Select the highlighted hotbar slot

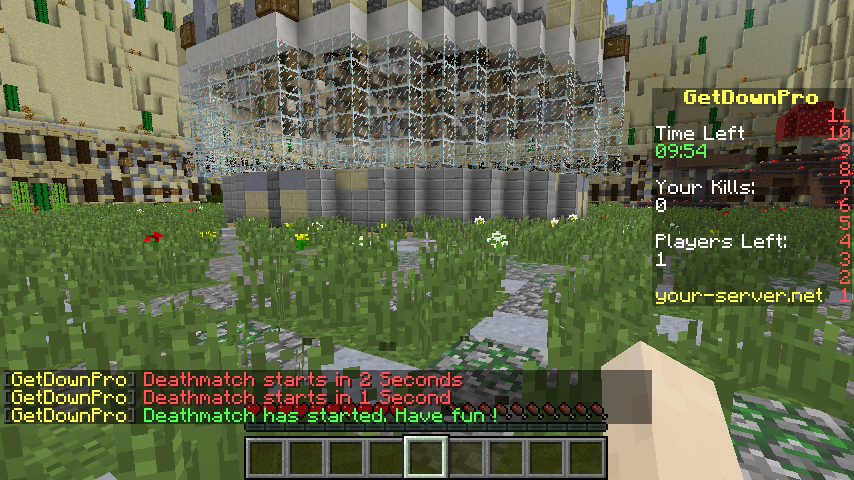tap(425, 458)
